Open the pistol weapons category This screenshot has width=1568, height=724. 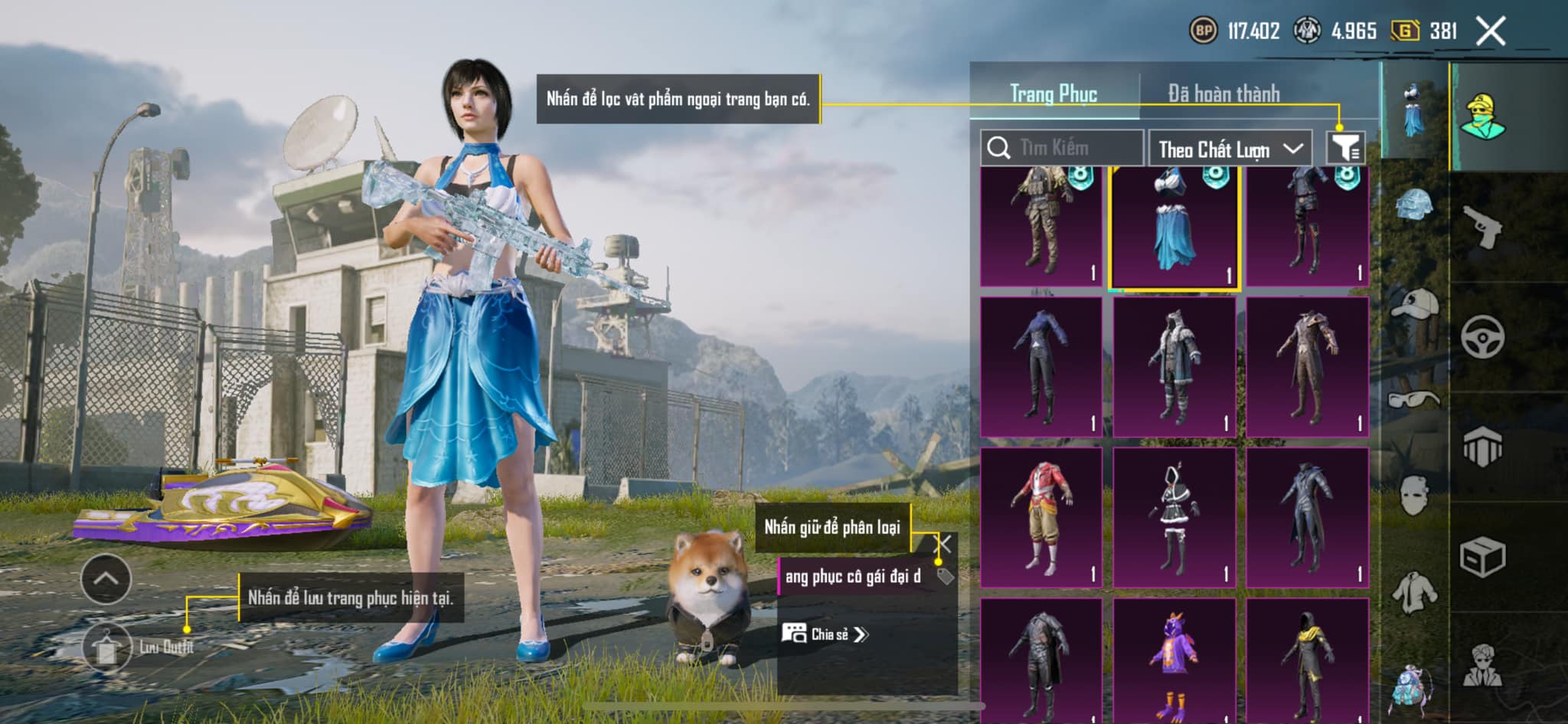[x=1482, y=227]
